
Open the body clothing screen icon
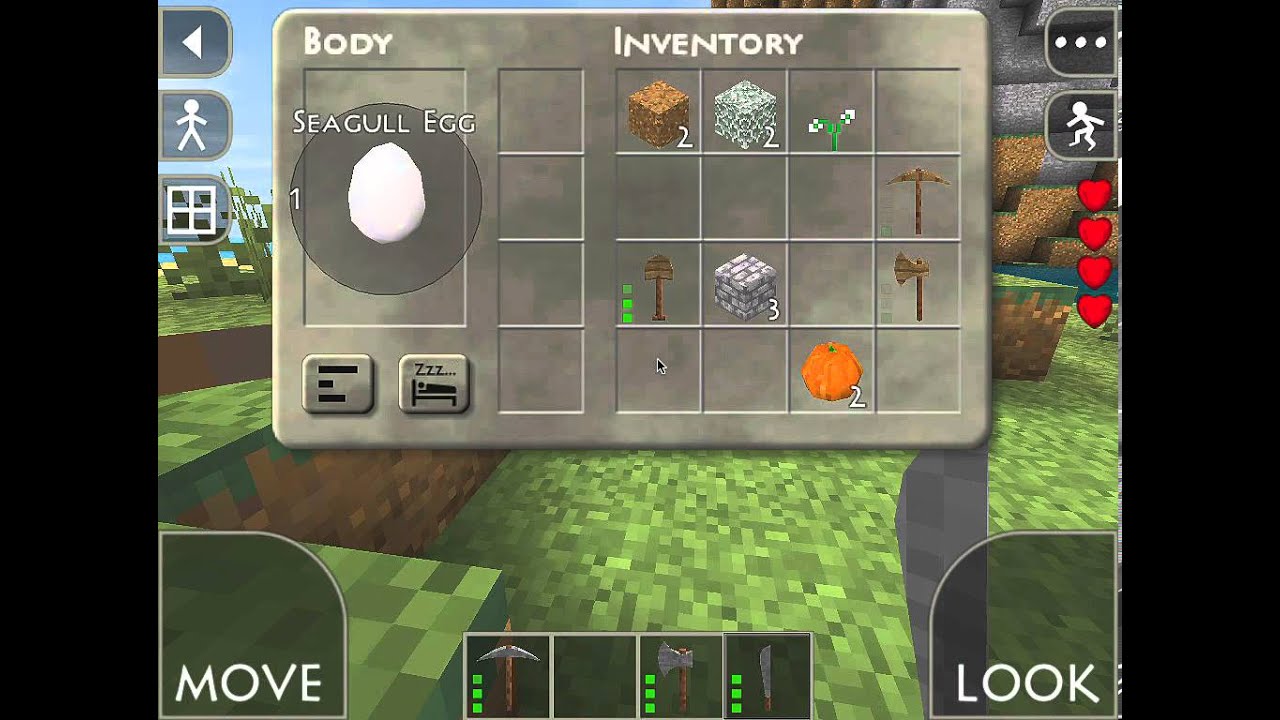point(194,126)
